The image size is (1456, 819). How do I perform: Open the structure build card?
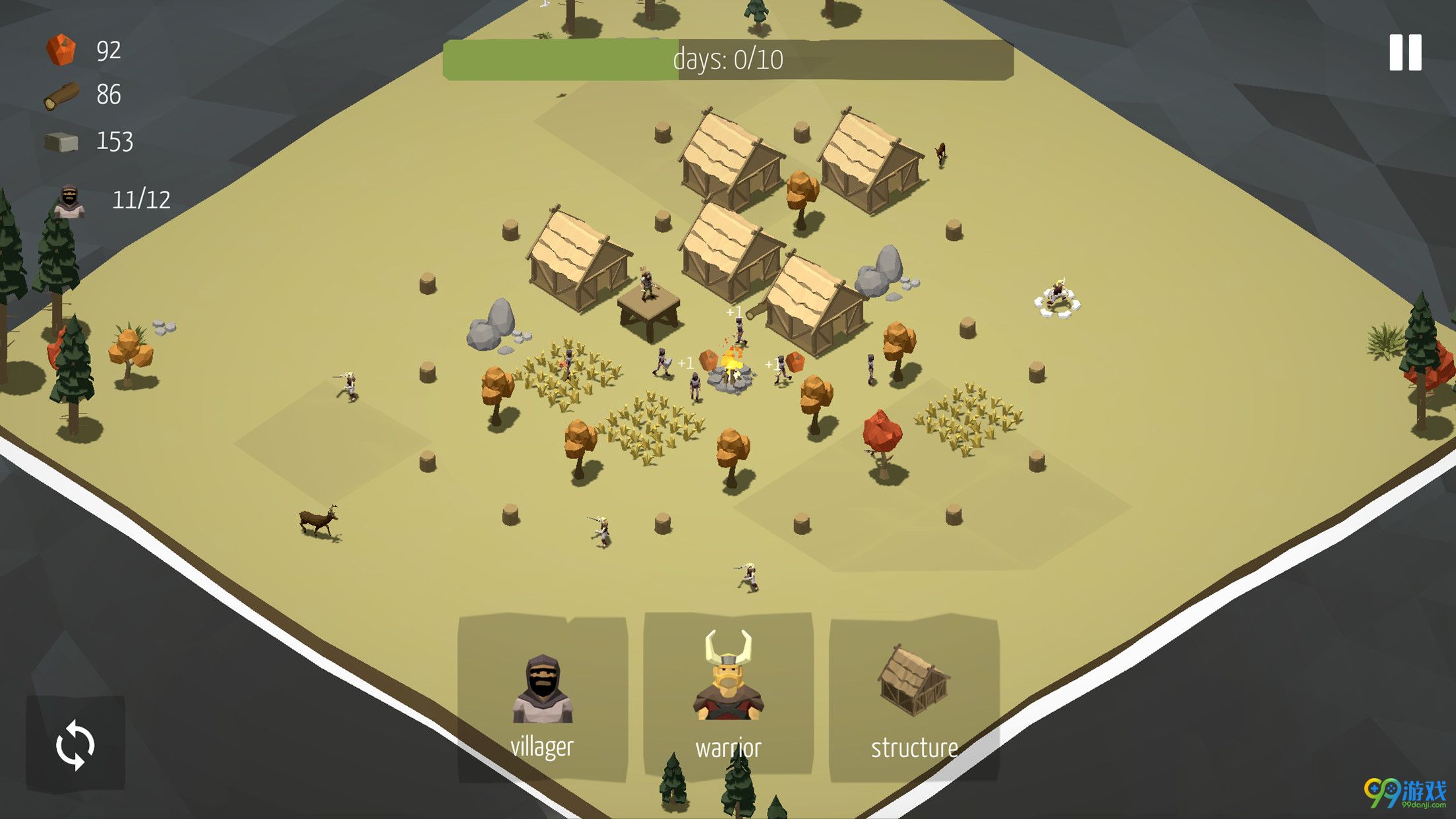tap(914, 698)
